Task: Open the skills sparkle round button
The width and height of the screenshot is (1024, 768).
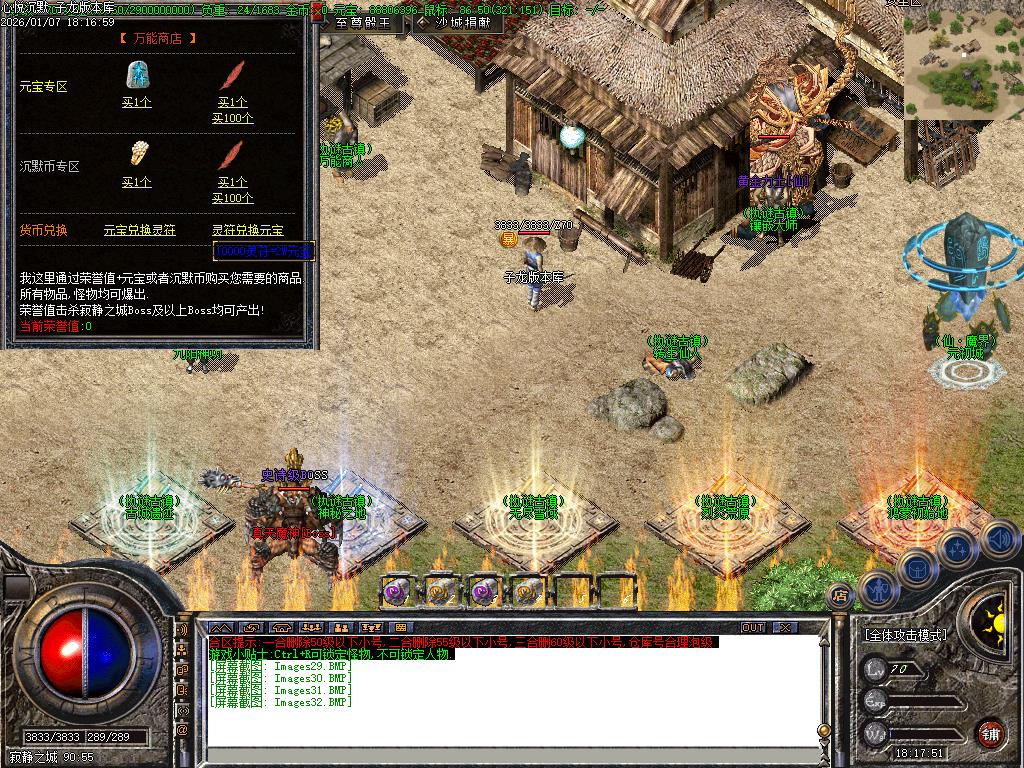Action: pyautogui.click(x=957, y=548)
